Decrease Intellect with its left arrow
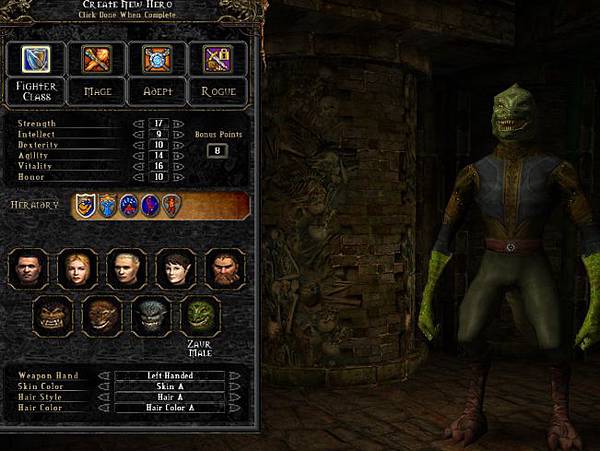This screenshot has height=451, width=600. tap(139, 134)
